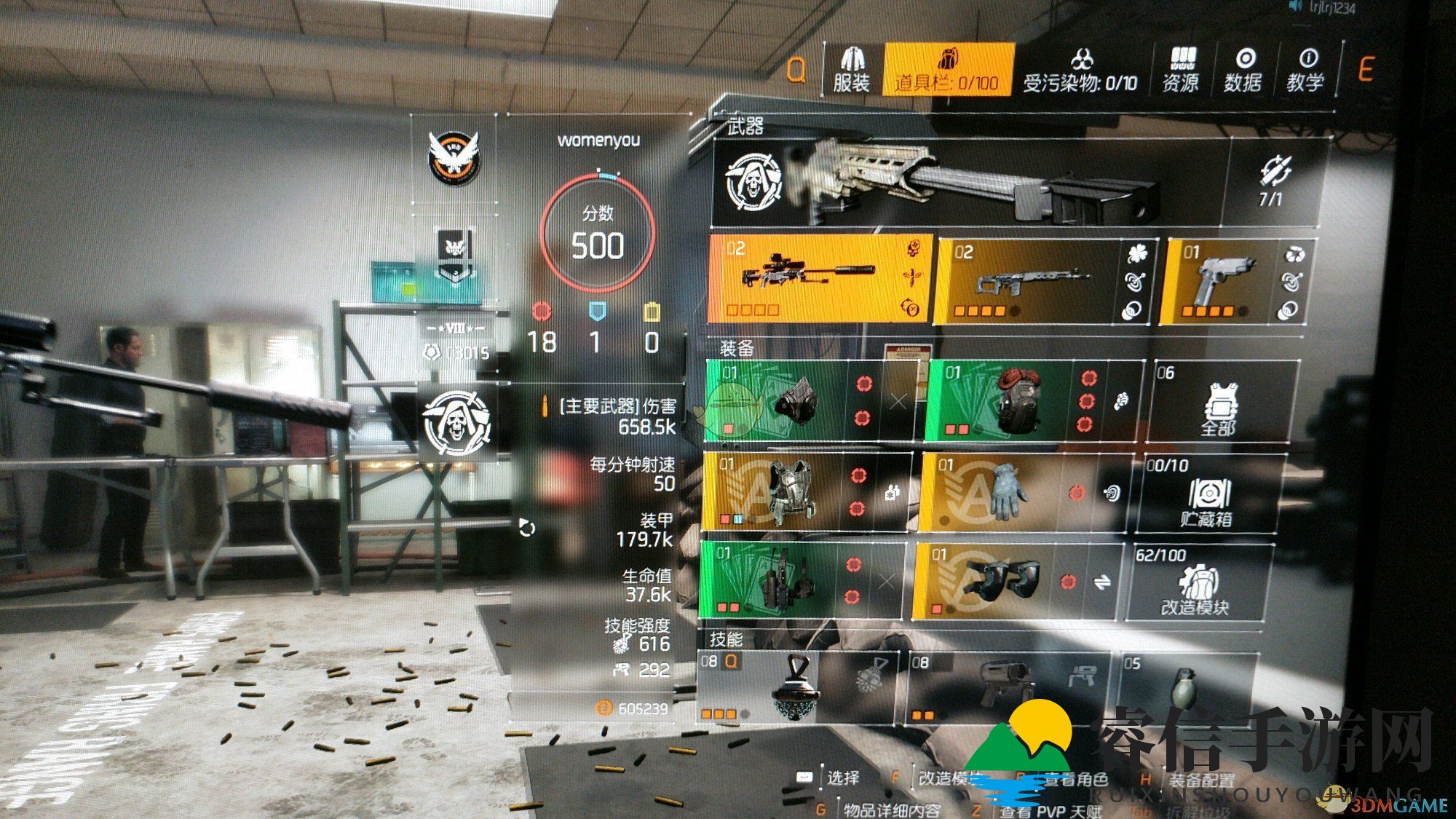Viewport: 1456px width, 819px height.
Task: Select the hive skill slot
Action: pos(796,687)
